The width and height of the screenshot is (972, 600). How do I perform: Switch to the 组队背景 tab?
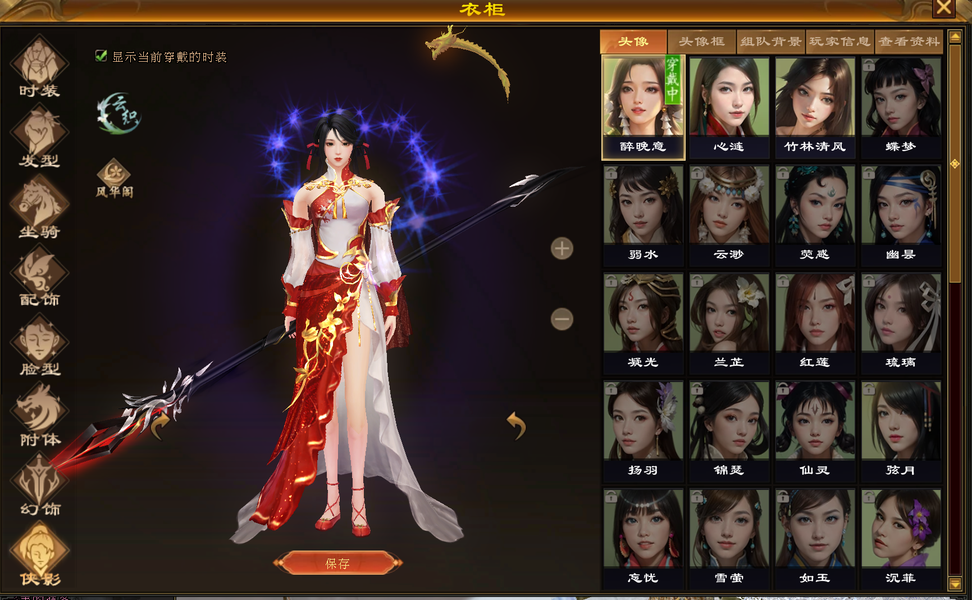click(770, 42)
